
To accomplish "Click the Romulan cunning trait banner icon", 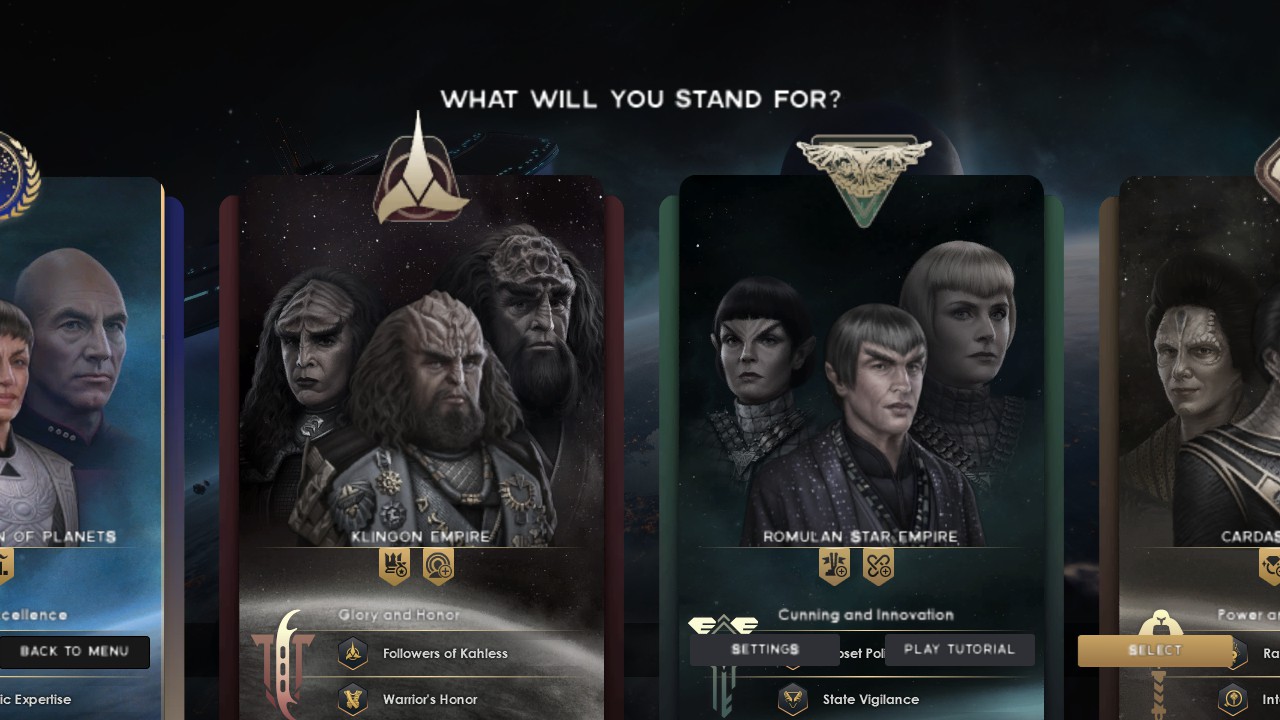I will click(835, 566).
